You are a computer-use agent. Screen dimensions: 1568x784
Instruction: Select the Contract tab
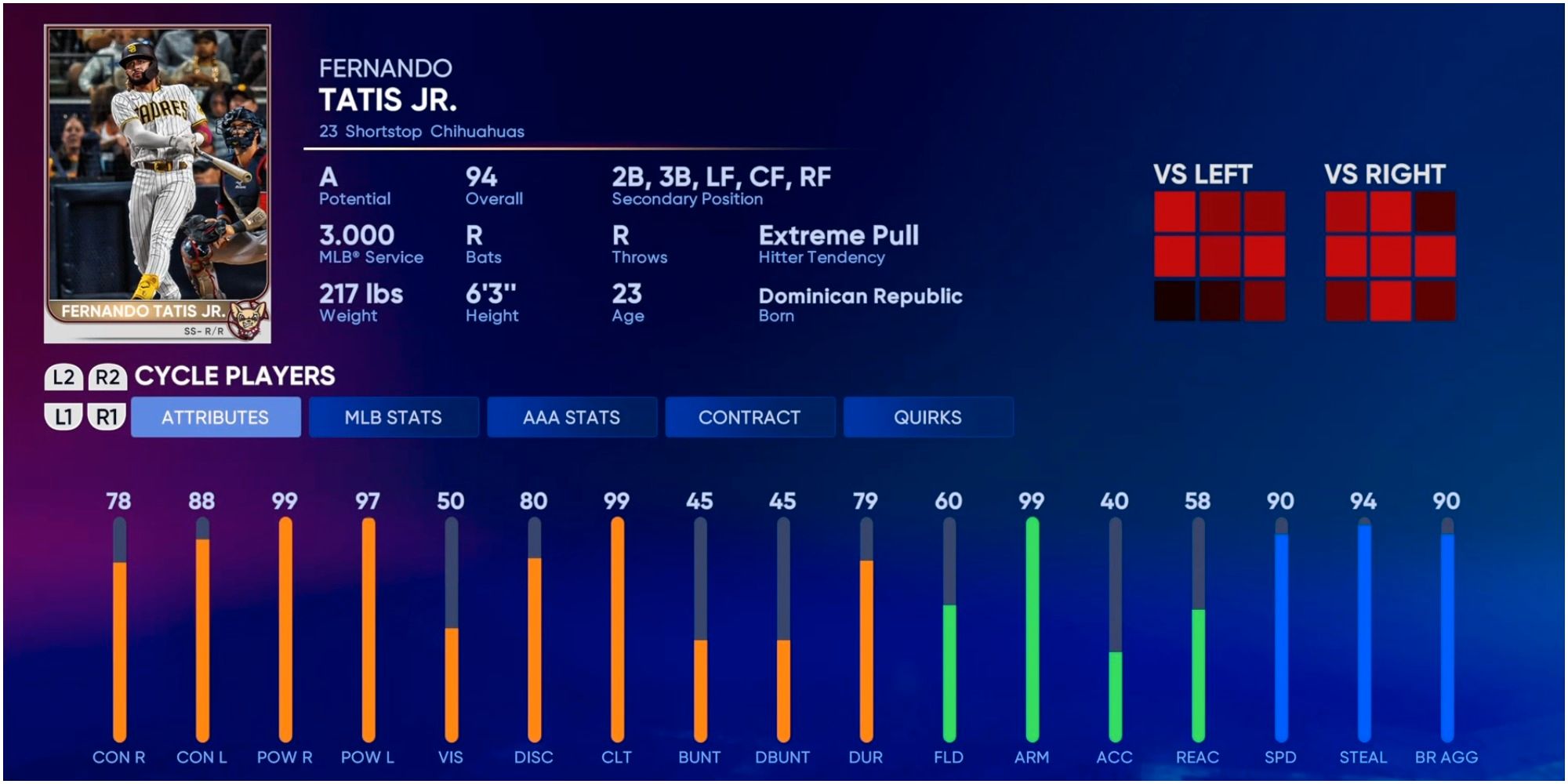coord(750,417)
